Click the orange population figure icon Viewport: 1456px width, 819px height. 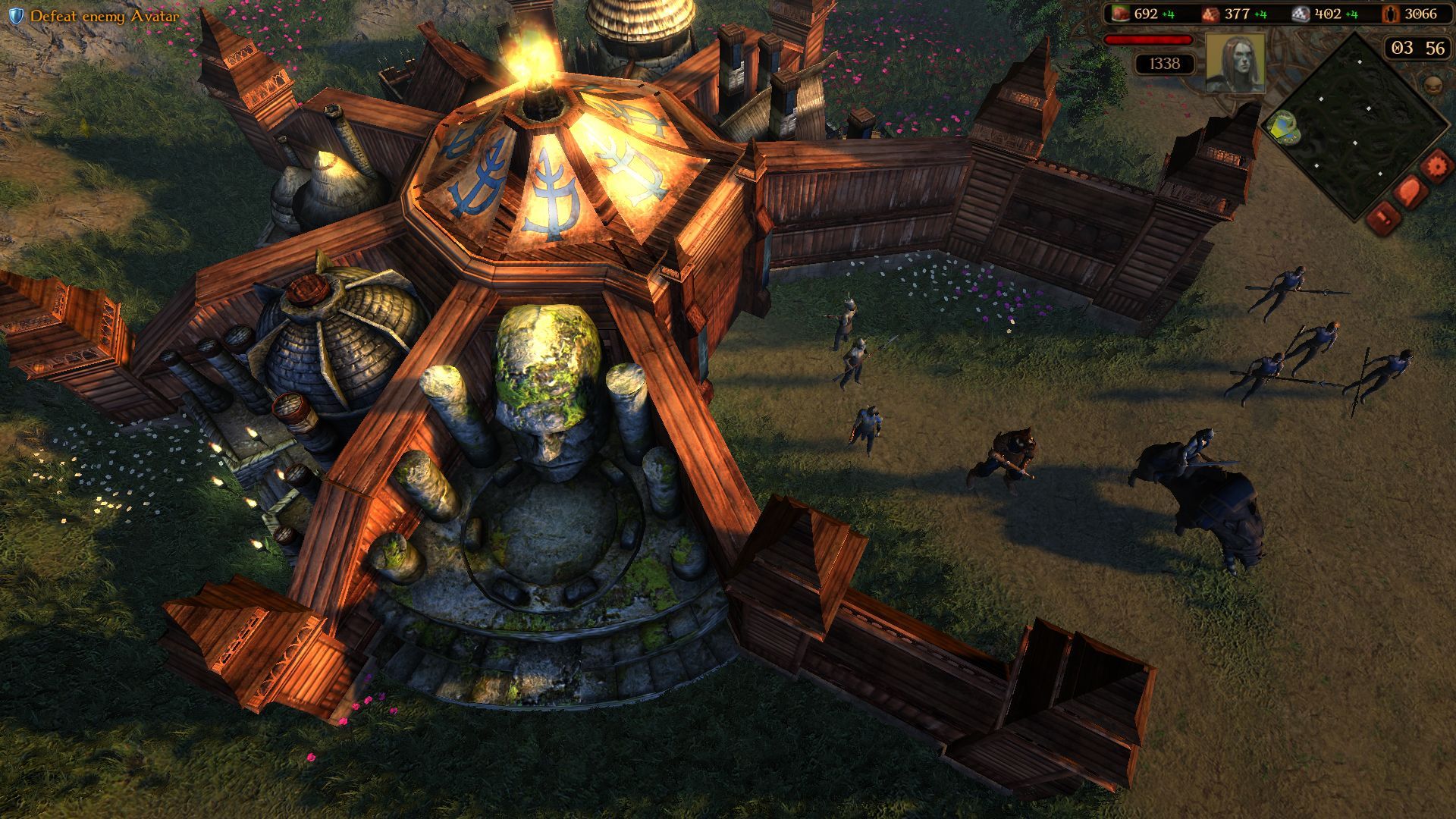[x=1391, y=14]
